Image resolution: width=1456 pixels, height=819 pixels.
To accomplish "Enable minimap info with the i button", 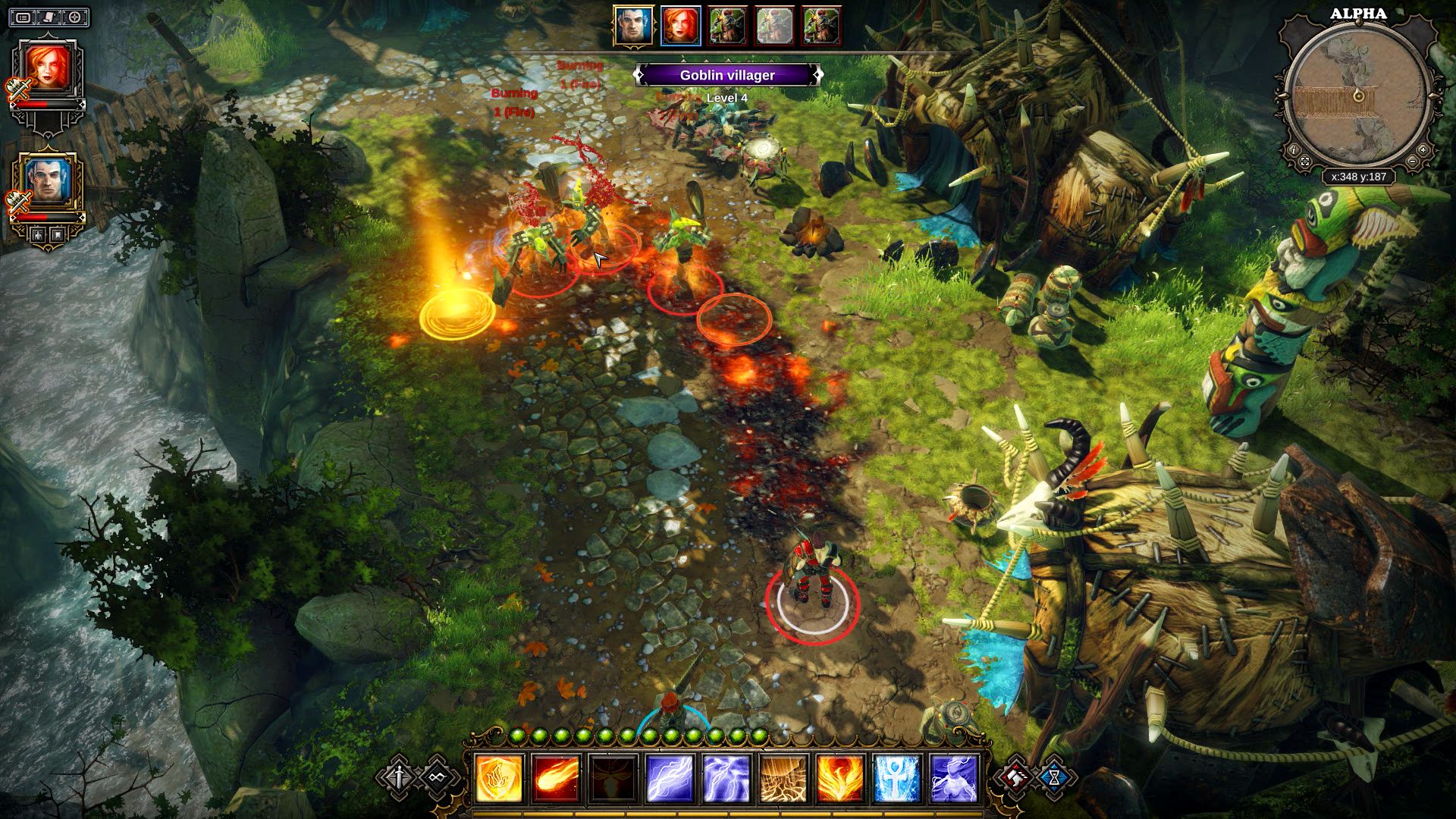I will (x=1294, y=150).
